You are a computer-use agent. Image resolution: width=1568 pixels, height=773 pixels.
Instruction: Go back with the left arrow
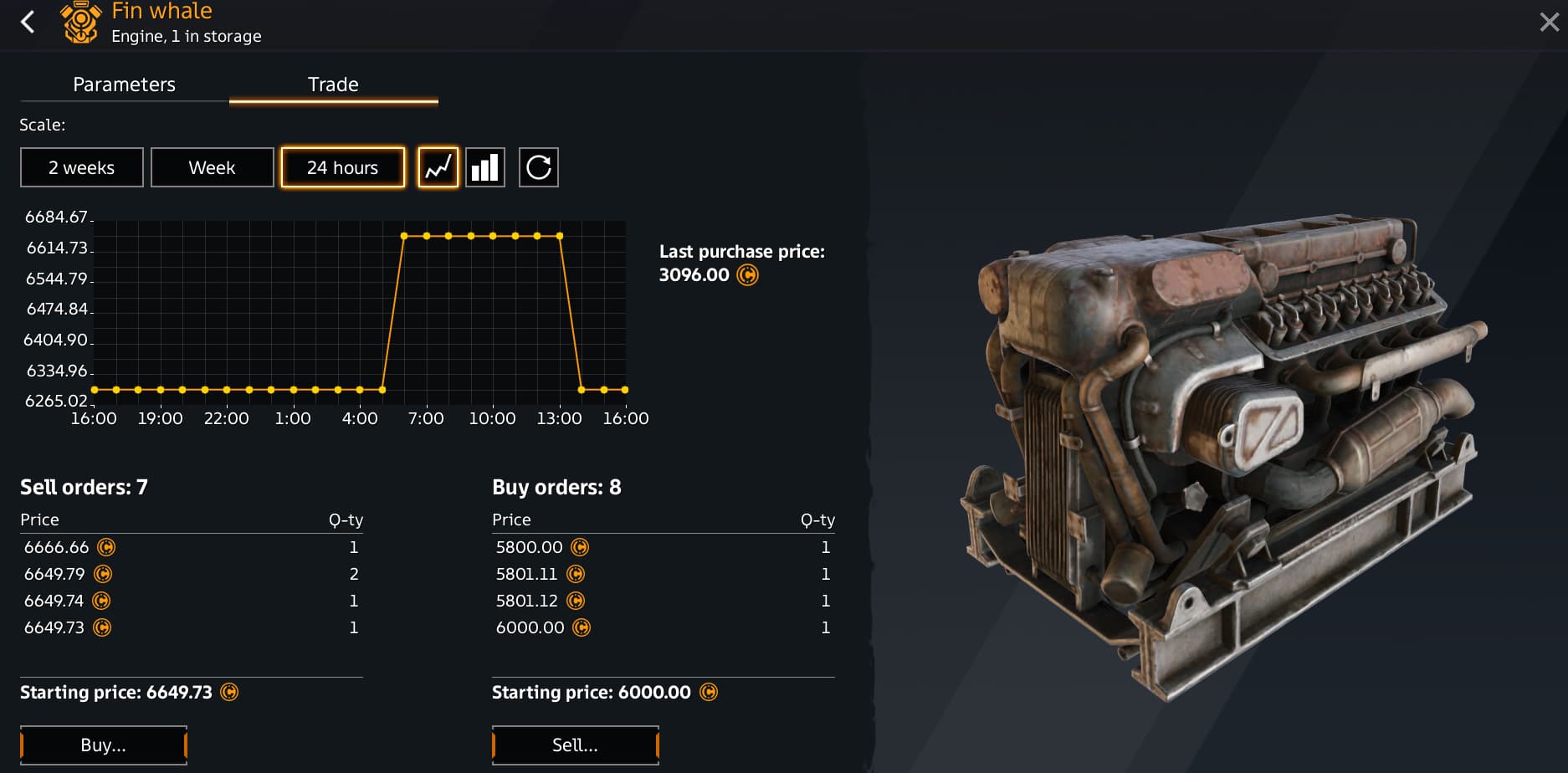28,22
